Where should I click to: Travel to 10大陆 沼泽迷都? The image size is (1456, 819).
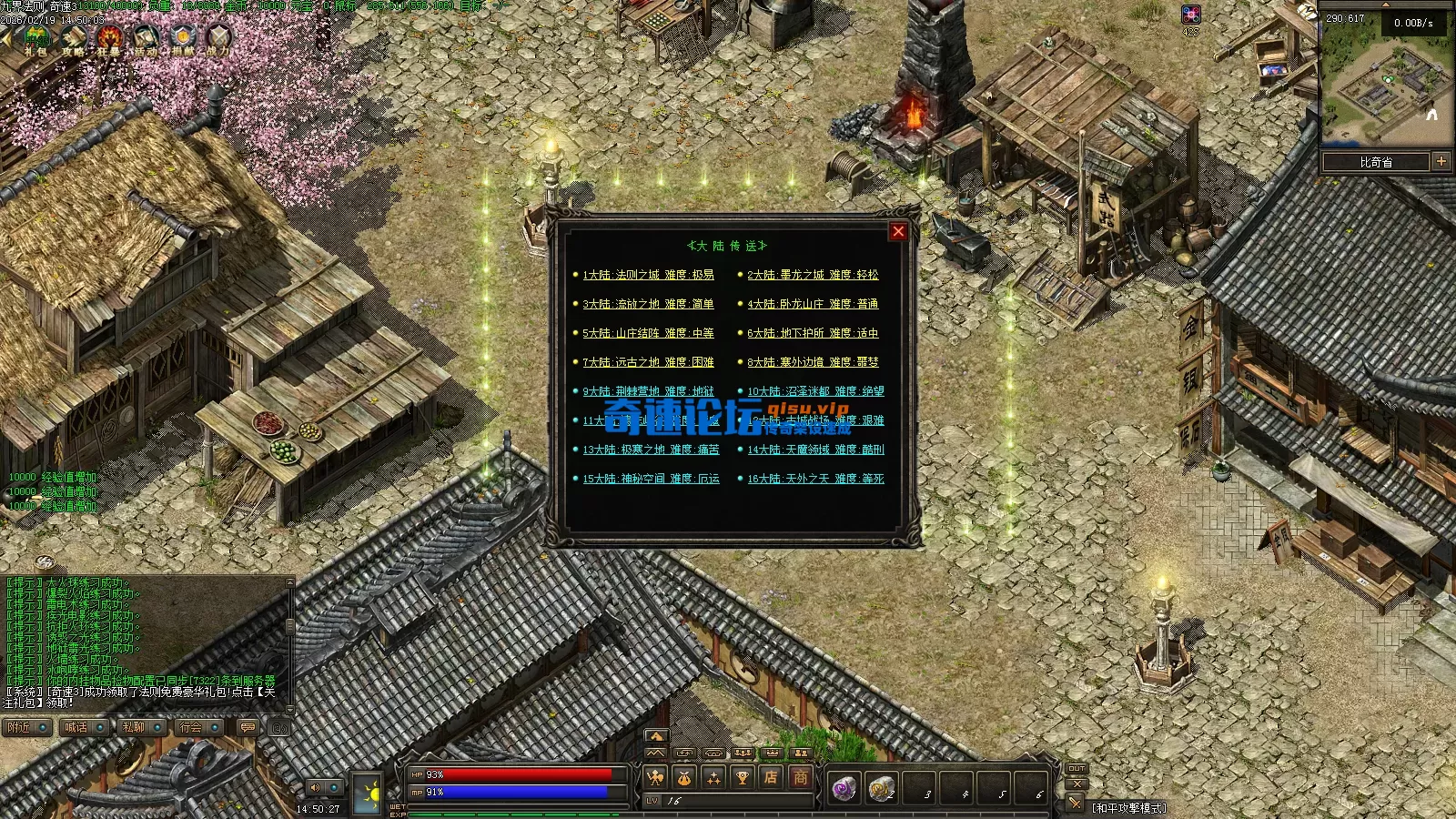(815, 391)
